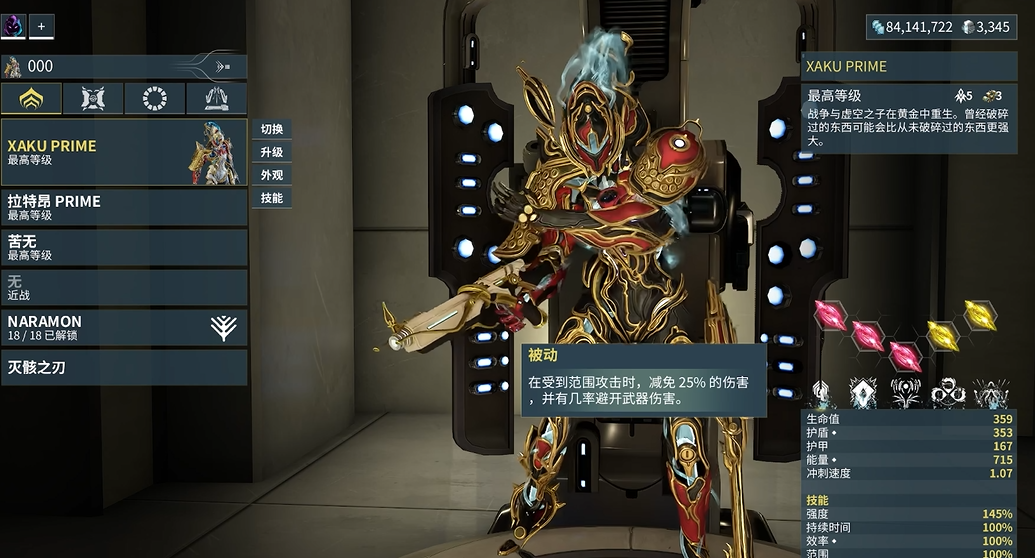Switch to the dotted-ring icon tab
Image resolution: width=1035 pixels, height=558 pixels.
155,98
